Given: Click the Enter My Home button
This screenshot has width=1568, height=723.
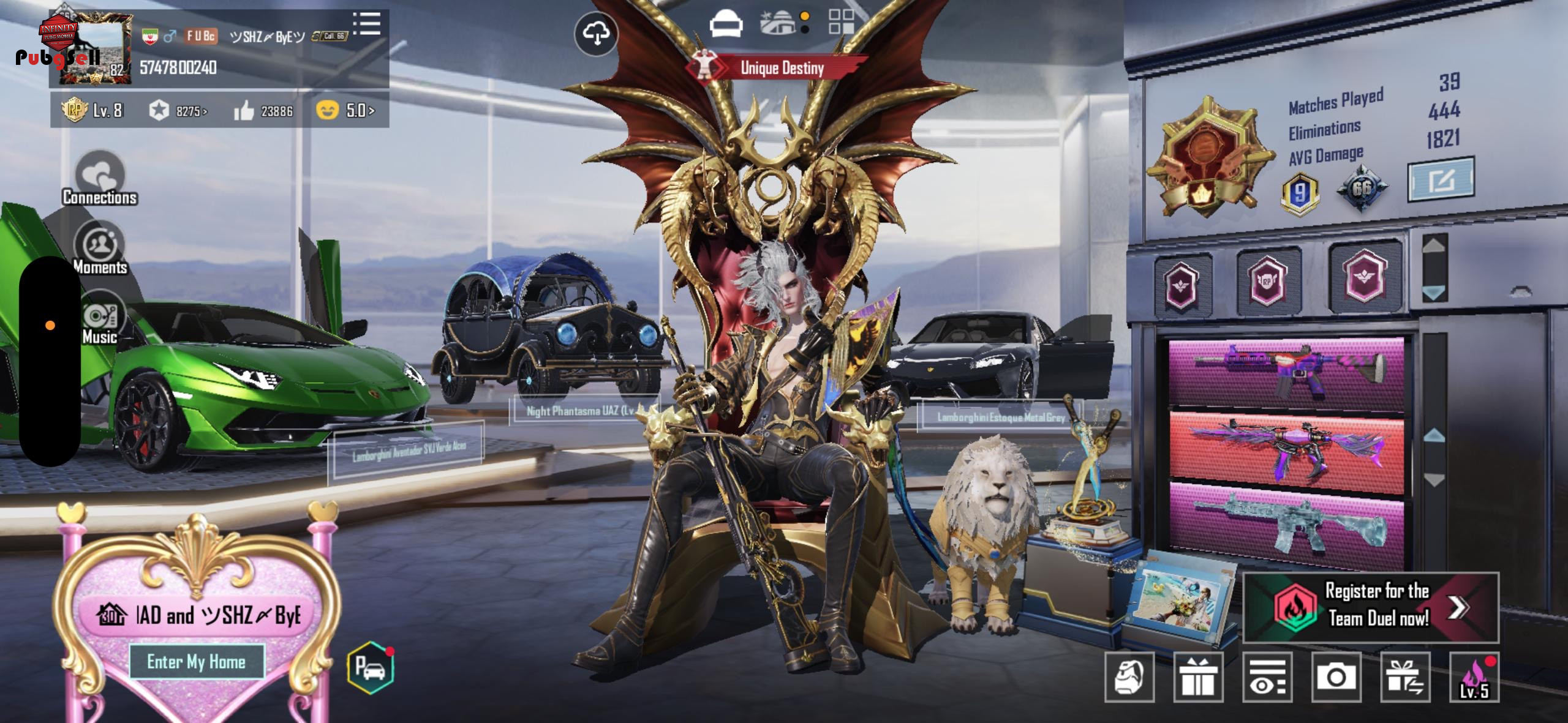Looking at the screenshot, I should click(197, 662).
